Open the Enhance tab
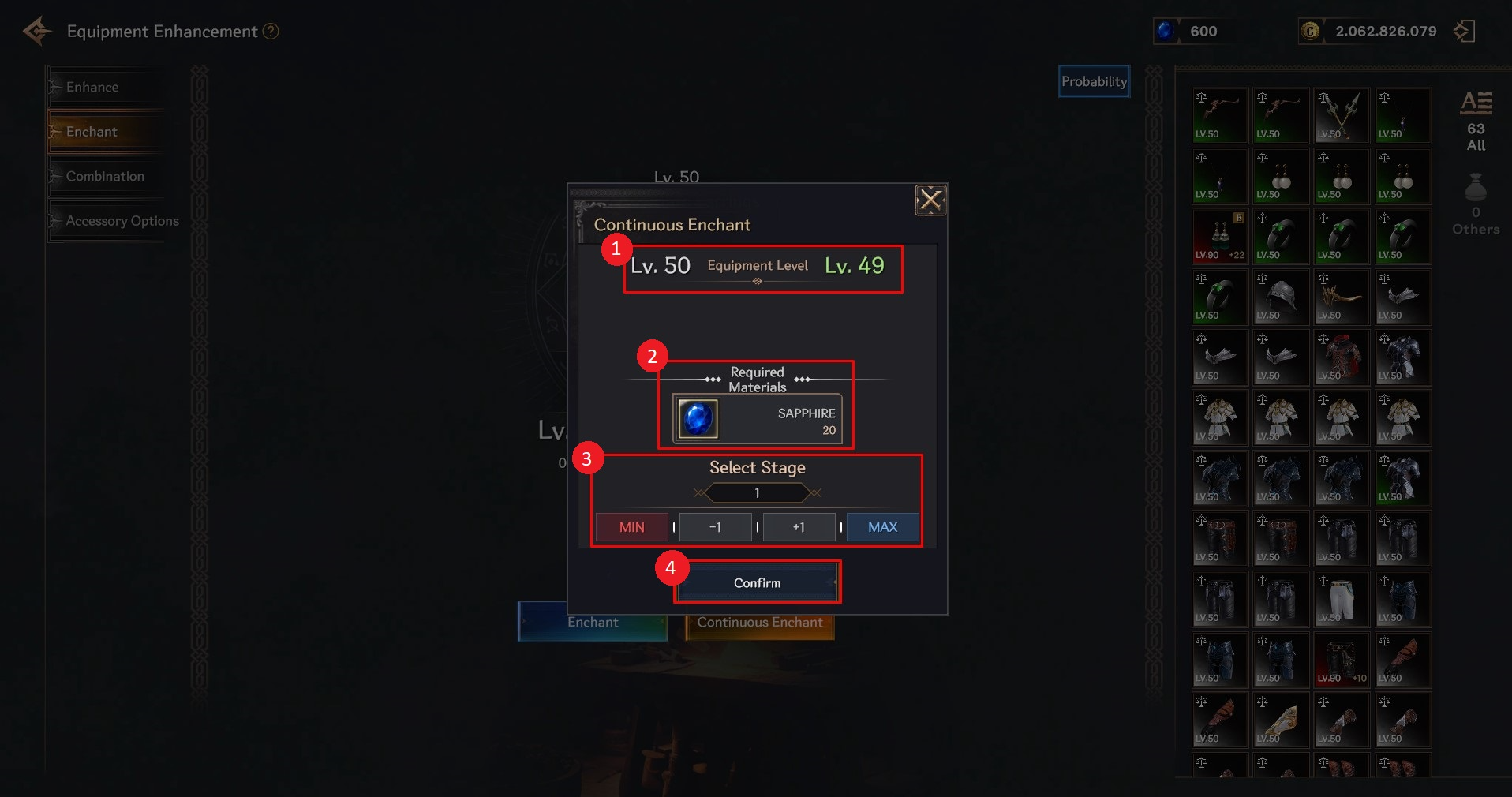The height and width of the screenshot is (797, 1512). 92,87
